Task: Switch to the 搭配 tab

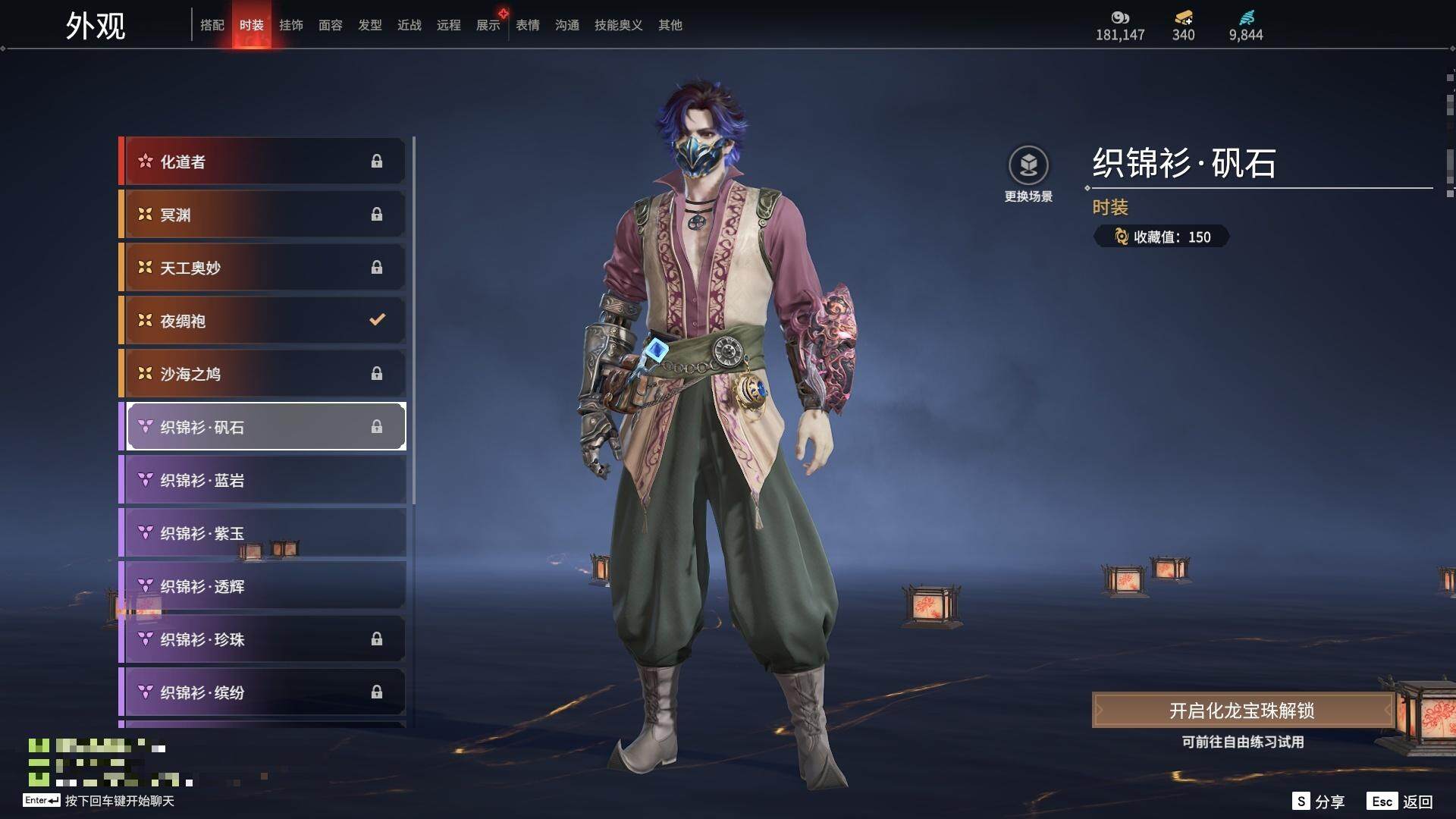Action: coord(212,25)
